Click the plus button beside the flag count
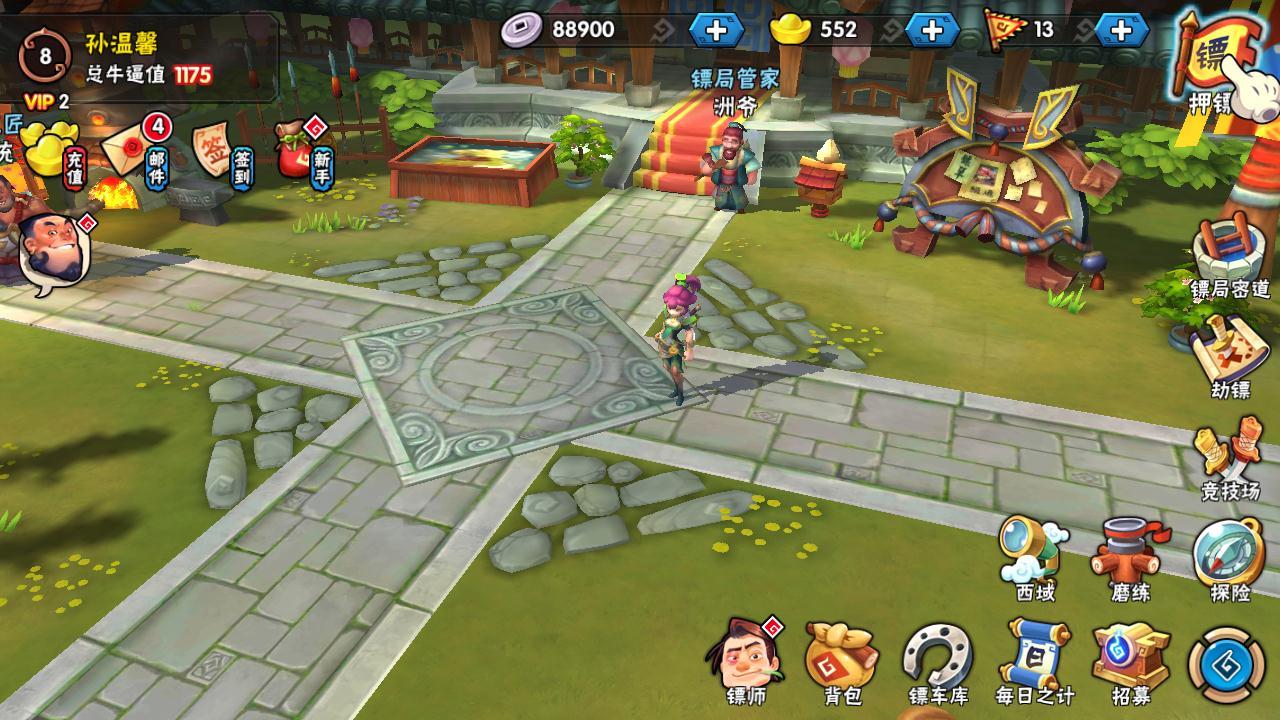Image resolution: width=1280 pixels, height=720 pixels. coord(1121,30)
